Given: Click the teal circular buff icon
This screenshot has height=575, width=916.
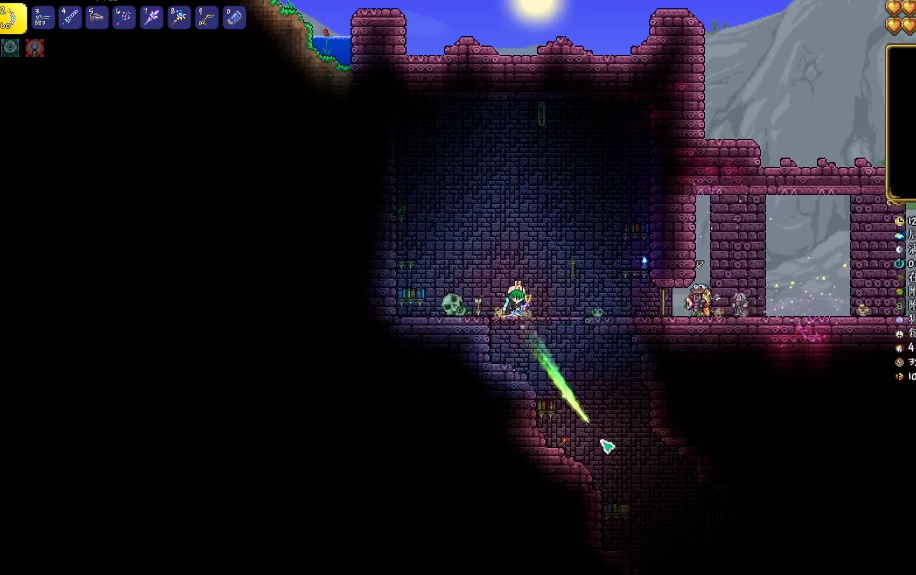Looking at the screenshot, I should 10,47.
